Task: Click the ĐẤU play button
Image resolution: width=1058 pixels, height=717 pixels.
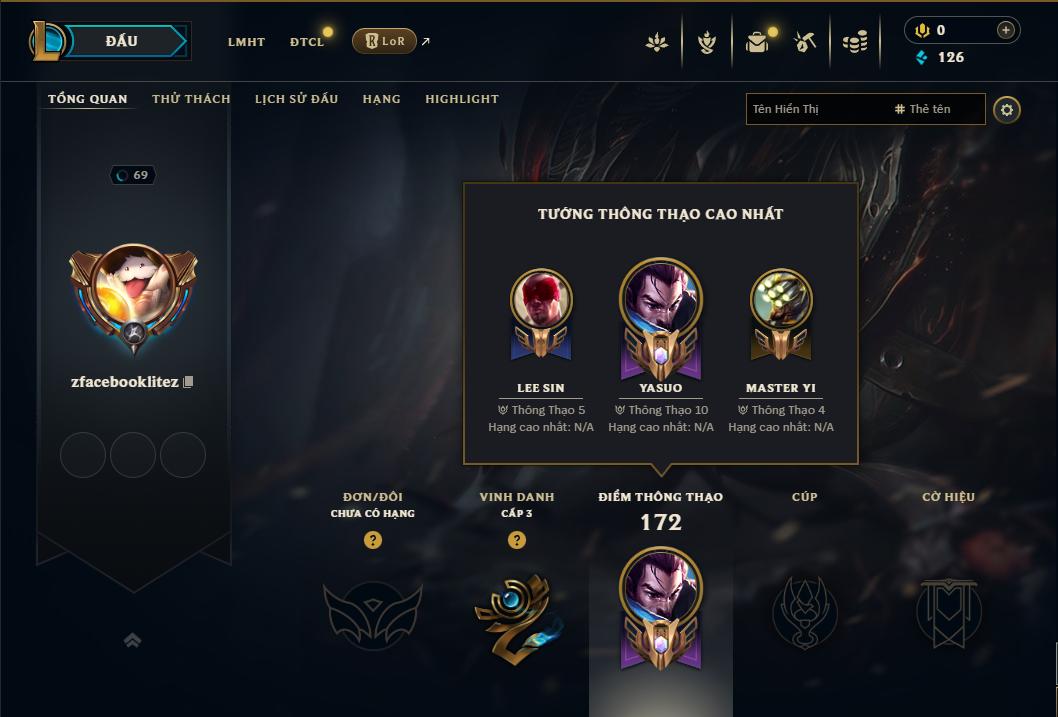Action: 121,41
